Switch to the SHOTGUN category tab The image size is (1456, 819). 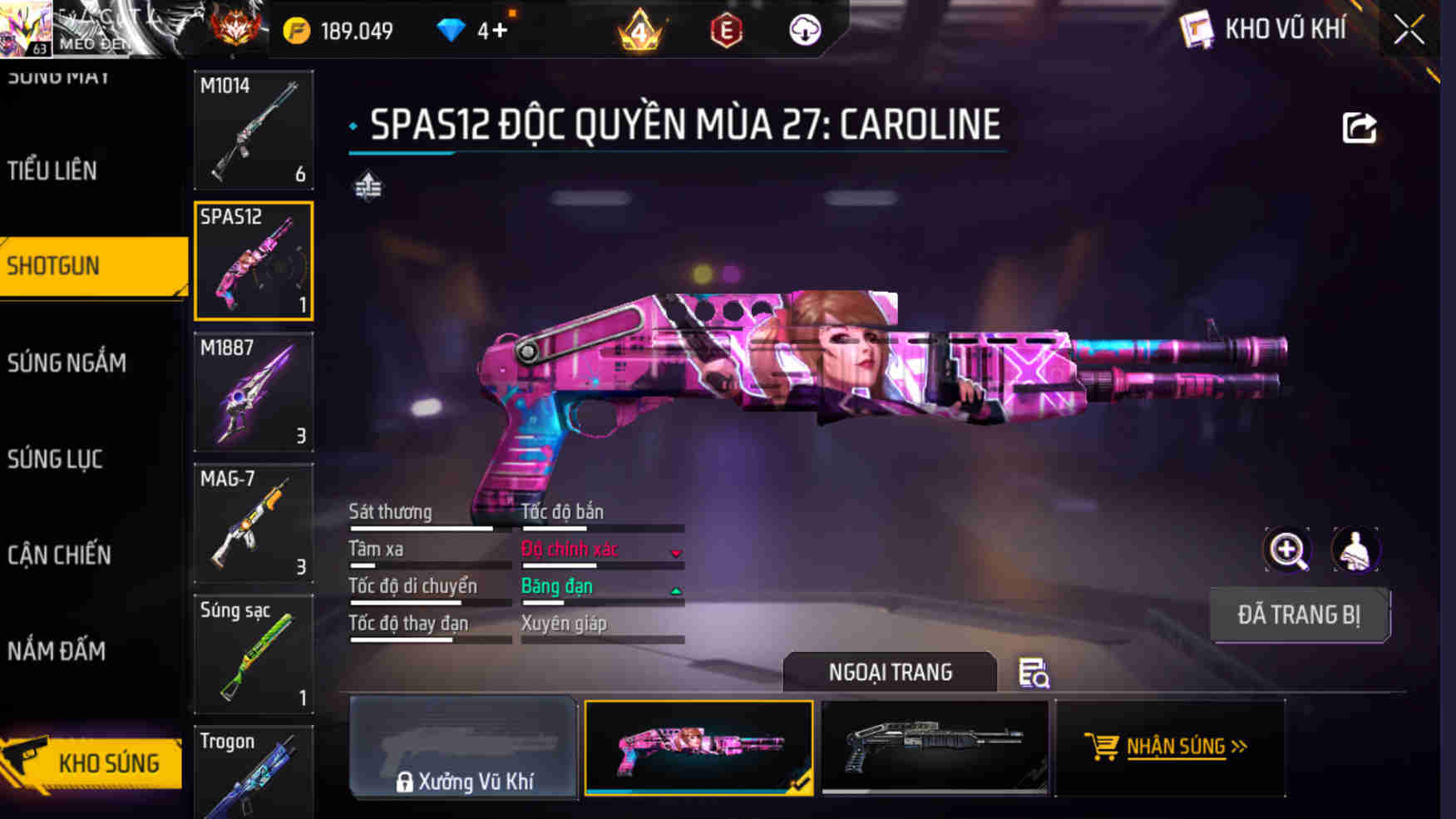click(55, 265)
